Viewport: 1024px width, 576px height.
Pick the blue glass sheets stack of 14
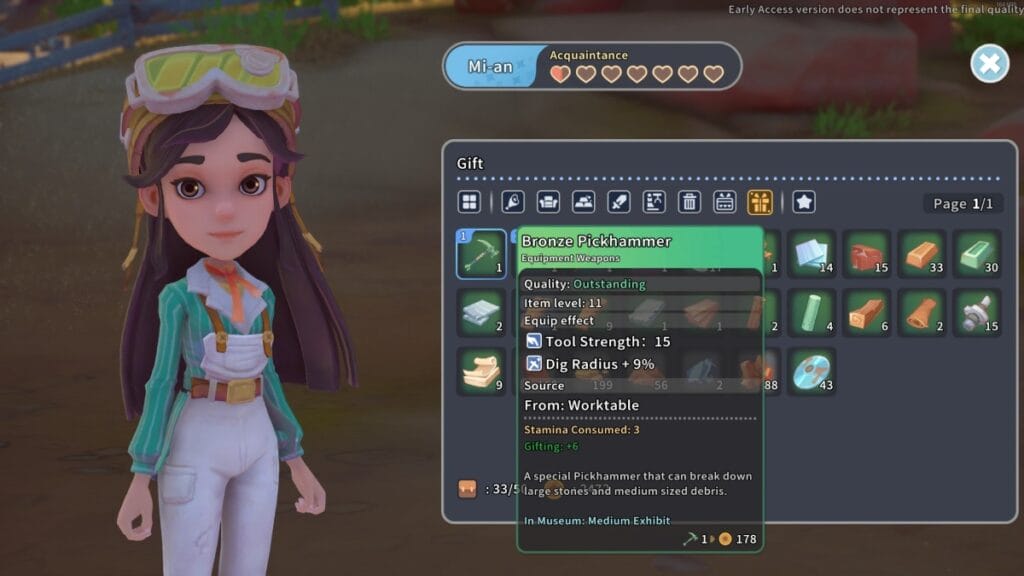(x=811, y=254)
